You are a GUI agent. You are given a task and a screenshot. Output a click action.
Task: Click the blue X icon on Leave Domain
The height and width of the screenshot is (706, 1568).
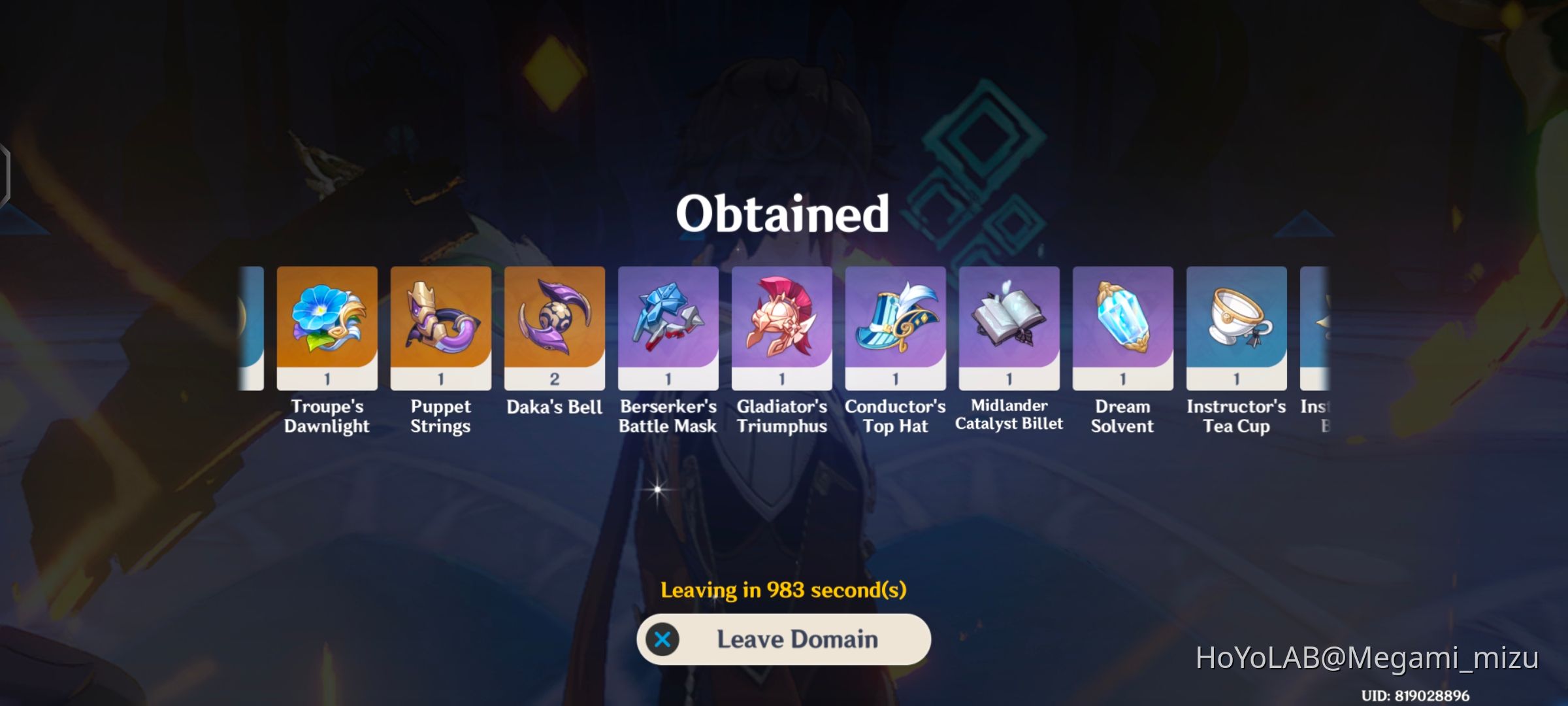(664, 639)
